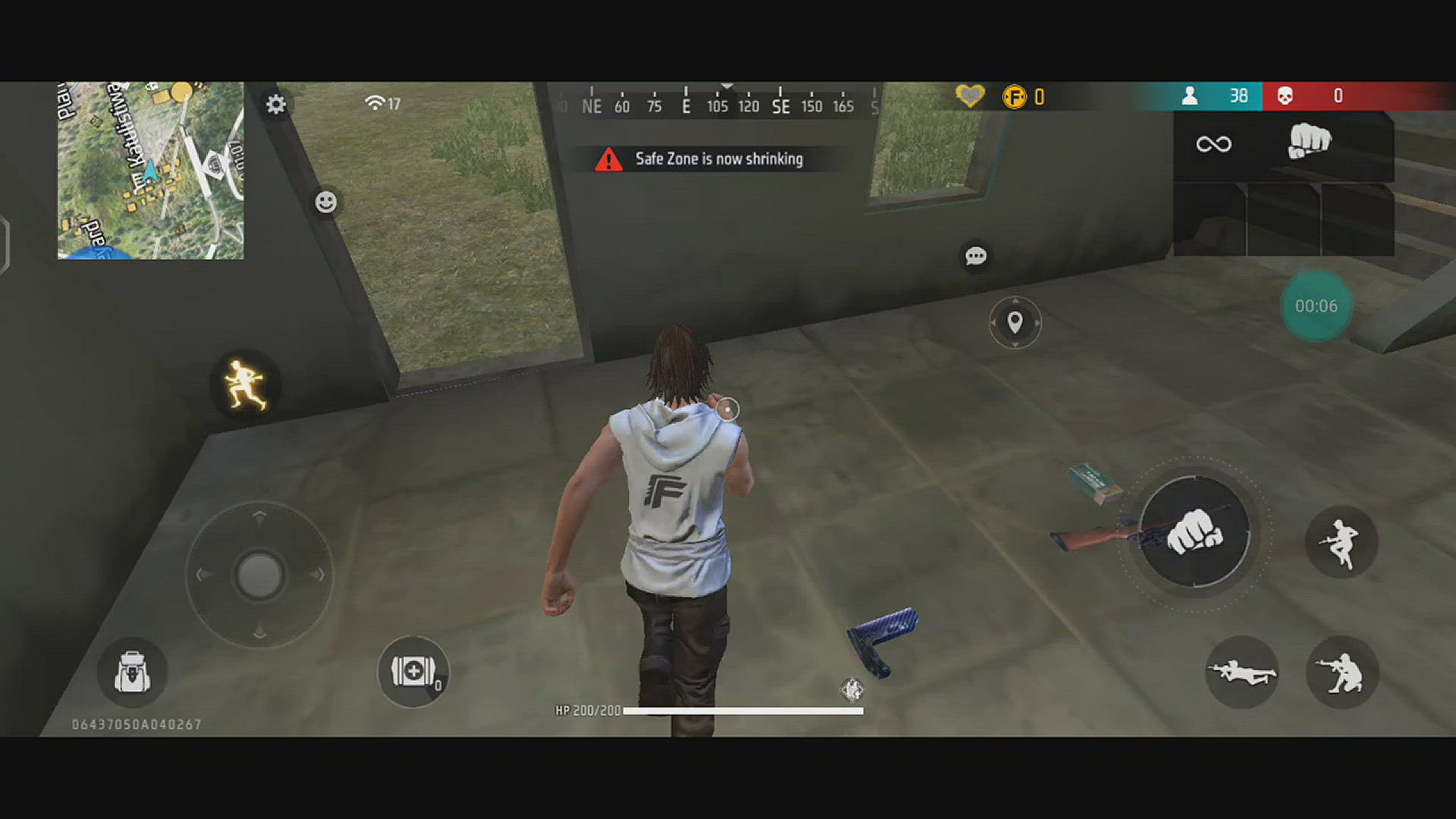Select the fist melee weapon slot

tap(1309, 143)
